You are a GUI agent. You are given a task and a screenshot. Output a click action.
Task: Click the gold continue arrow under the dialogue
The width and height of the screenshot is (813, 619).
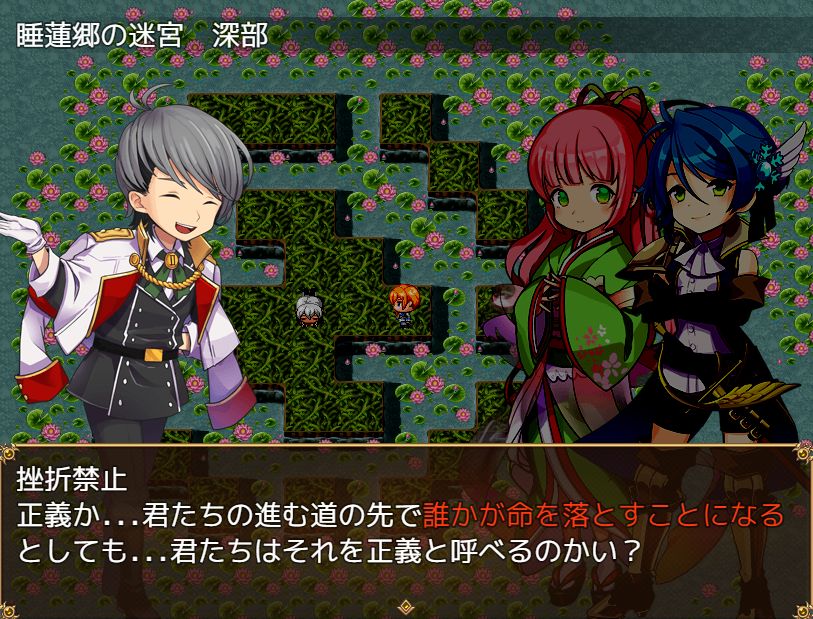point(406,606)
